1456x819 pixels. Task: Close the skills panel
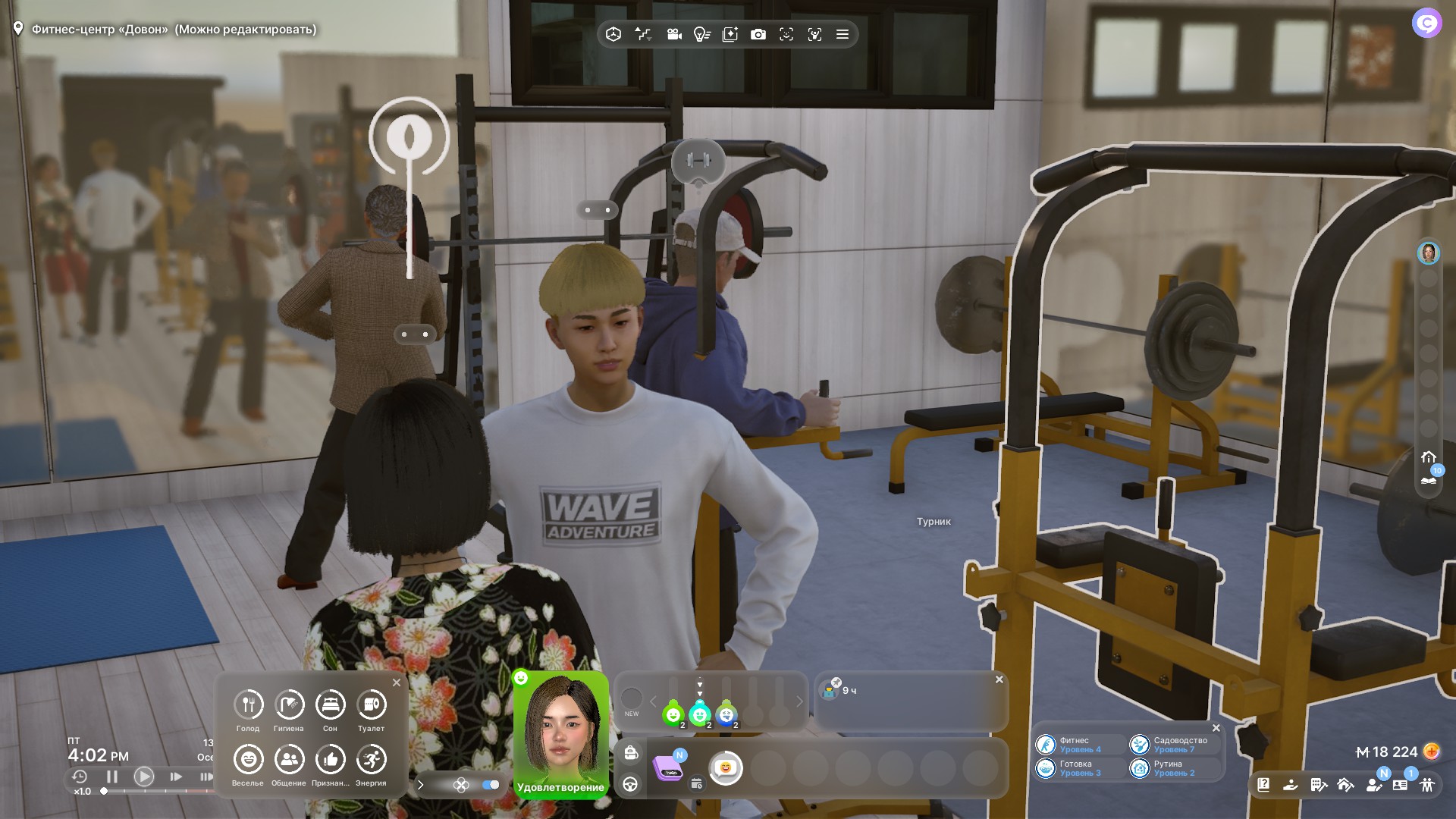(1216, 728)
